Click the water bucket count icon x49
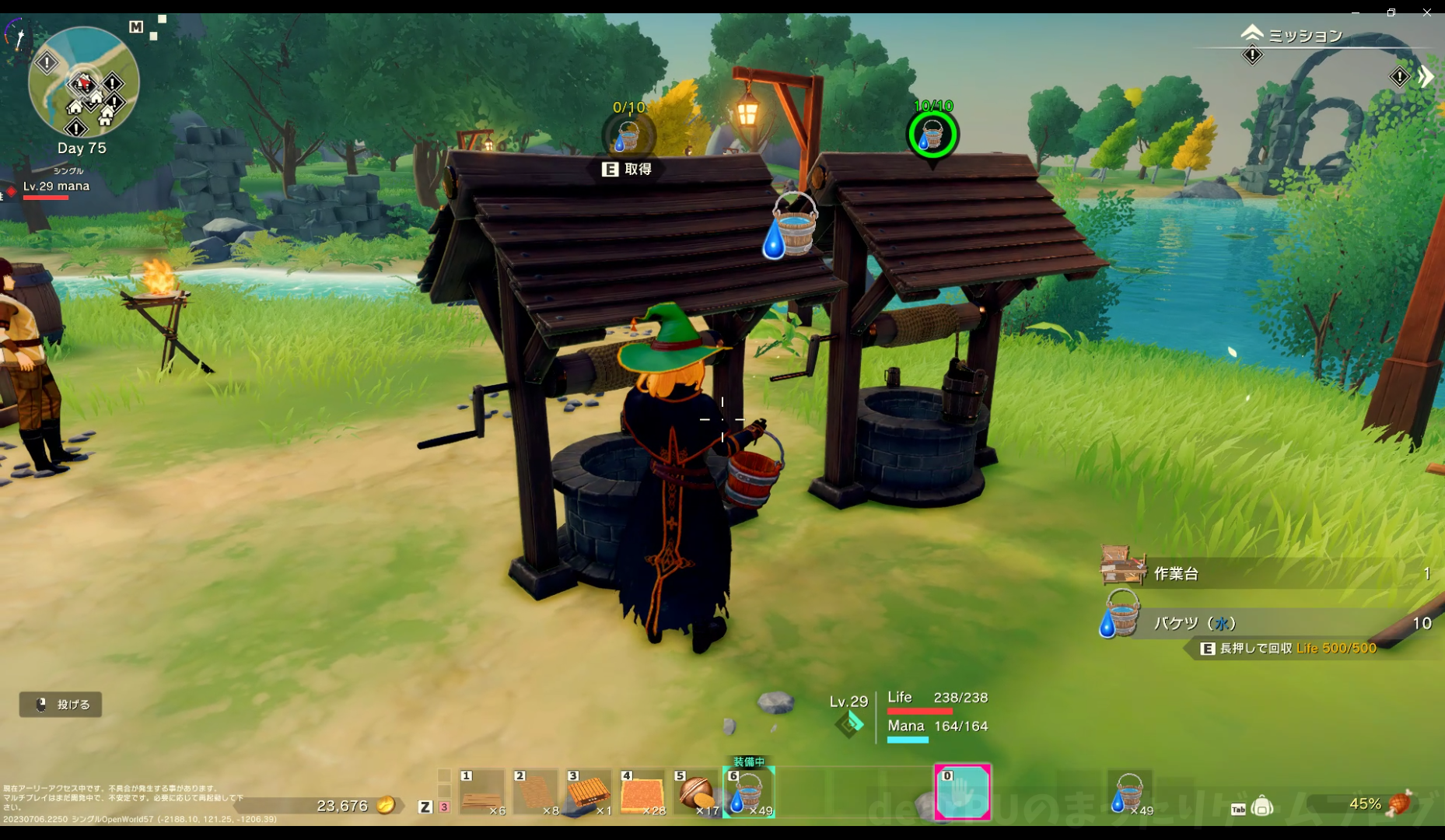1445x840 pixels. (1129, 793)
